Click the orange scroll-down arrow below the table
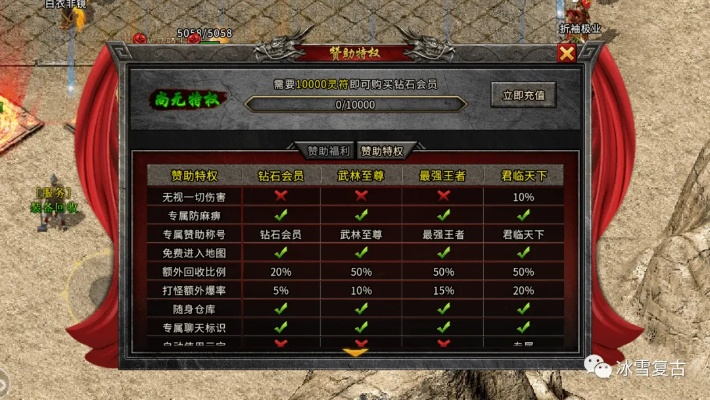710x400 pixels. 355,352
